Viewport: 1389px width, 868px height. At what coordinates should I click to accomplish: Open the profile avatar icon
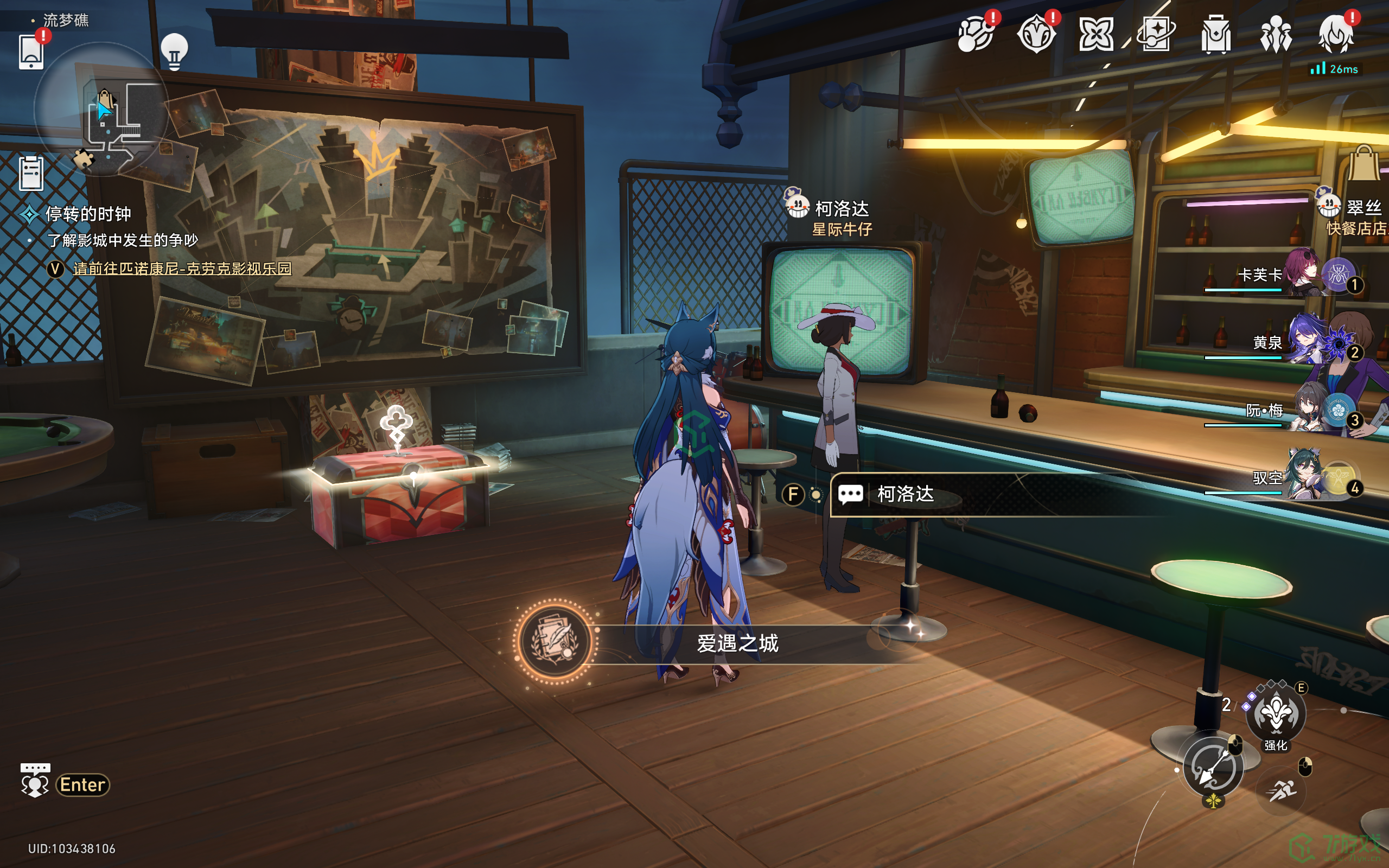[x=1336, y=34]
